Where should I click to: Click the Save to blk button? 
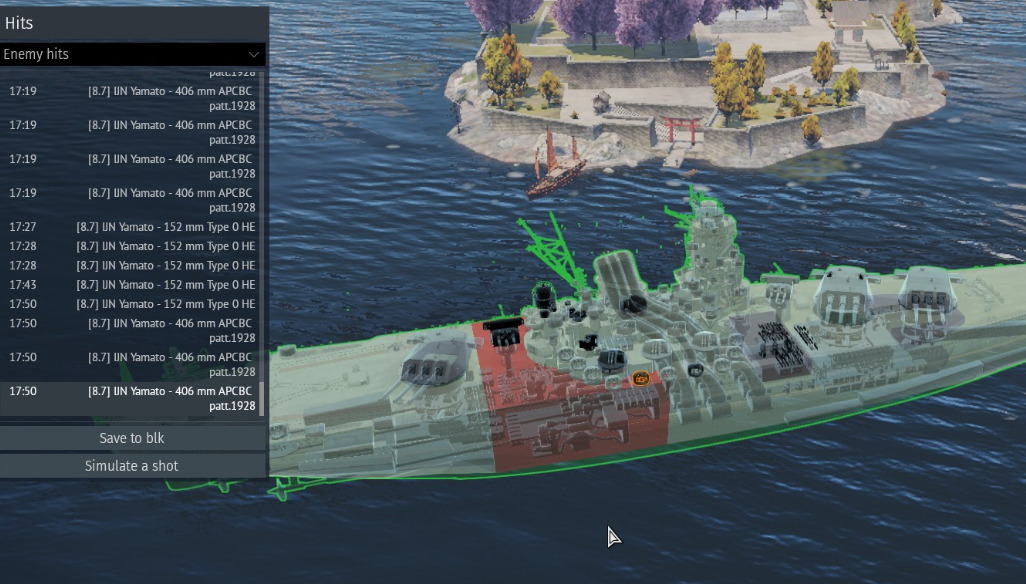pyautogui.click(x=132, y=438)
